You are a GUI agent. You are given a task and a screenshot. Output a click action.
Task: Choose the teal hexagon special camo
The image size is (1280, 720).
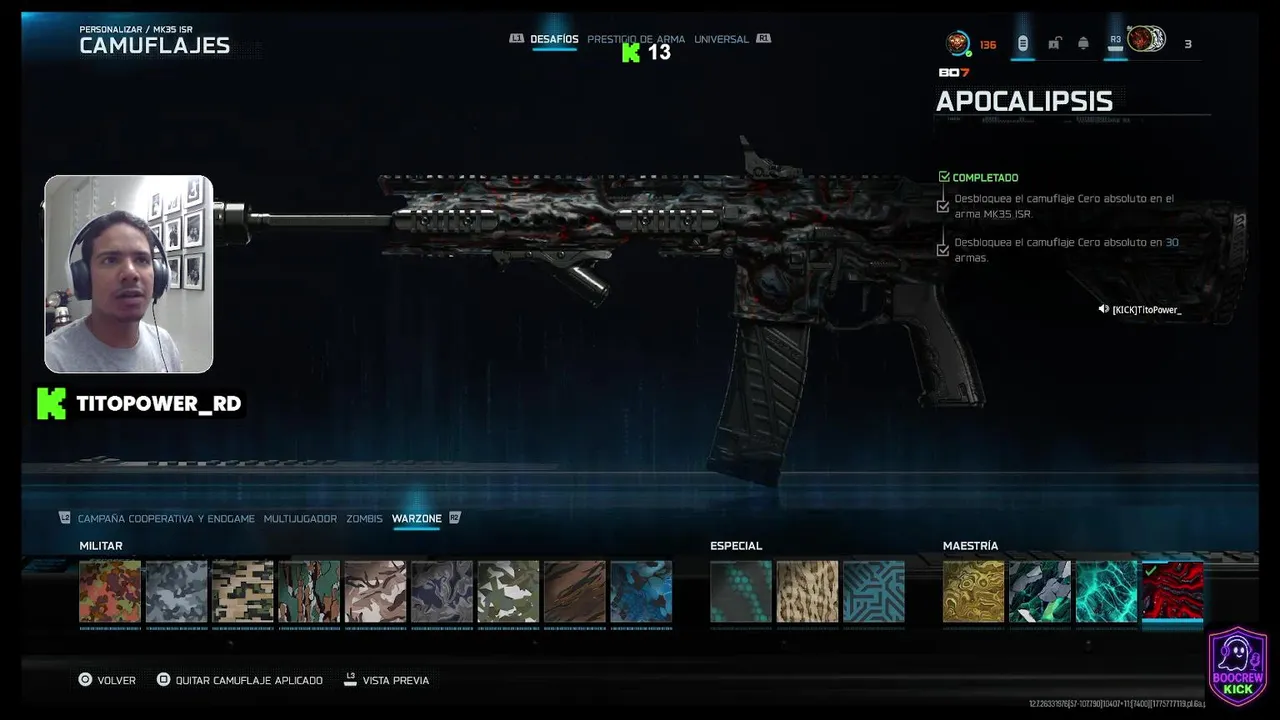tap(741, 592)
